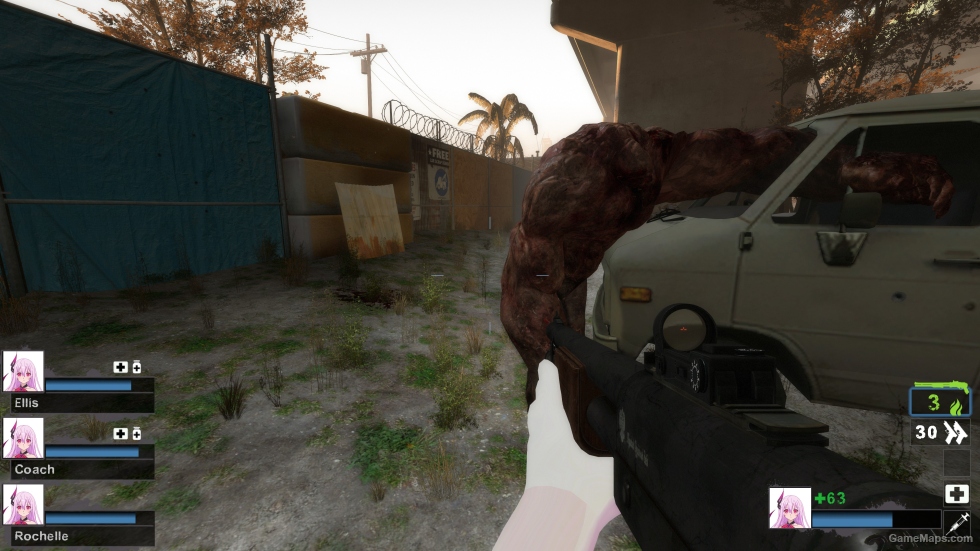Click Ellis's teammate portrait
The width and height of the screenshot is (980, 551).
(23, 371)
